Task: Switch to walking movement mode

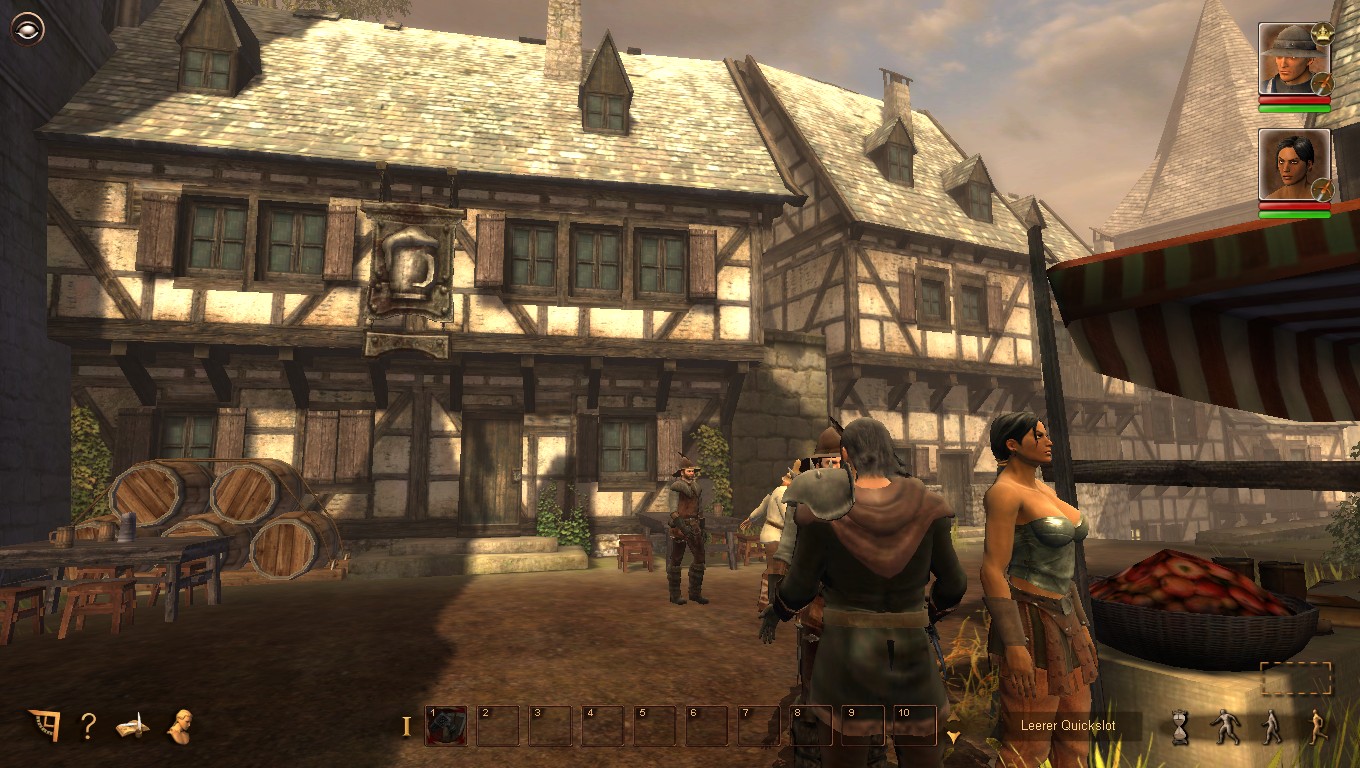Action: 1270,727
